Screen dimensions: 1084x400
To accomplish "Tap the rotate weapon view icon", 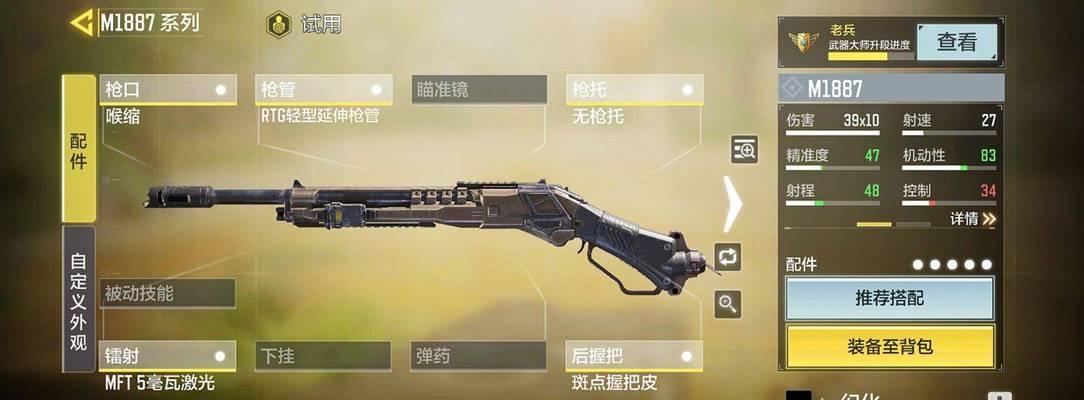I will 728,257.
